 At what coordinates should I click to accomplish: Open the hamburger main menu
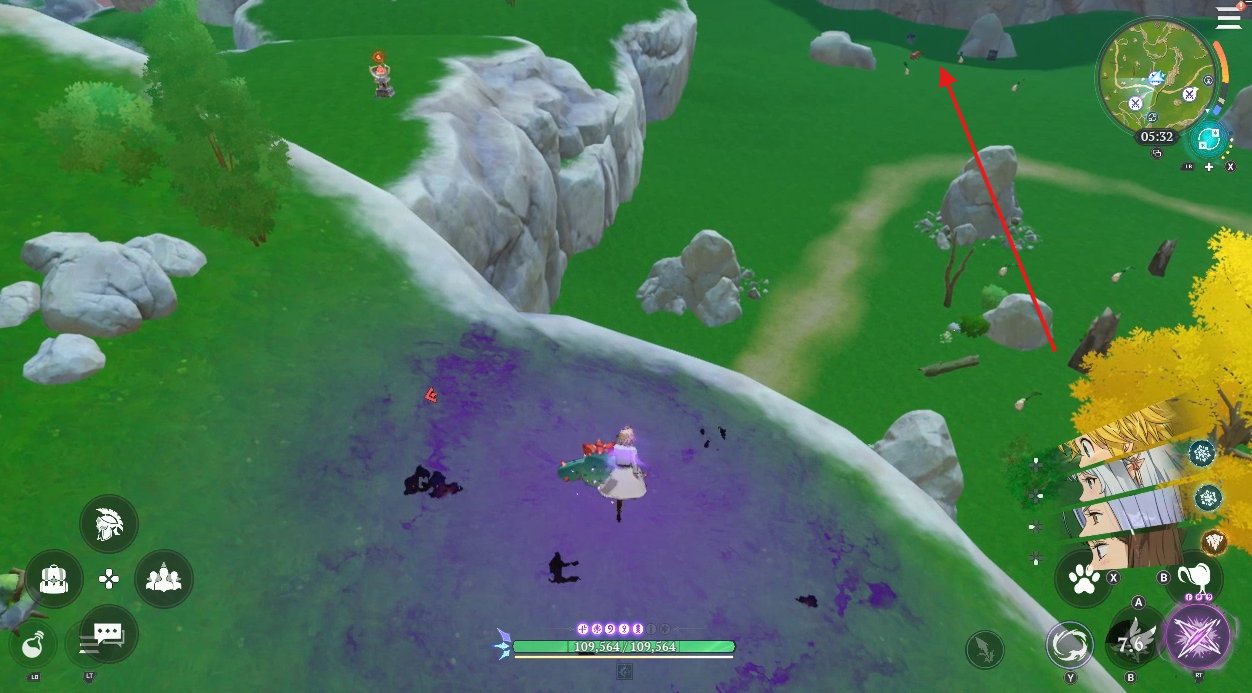1228,17
